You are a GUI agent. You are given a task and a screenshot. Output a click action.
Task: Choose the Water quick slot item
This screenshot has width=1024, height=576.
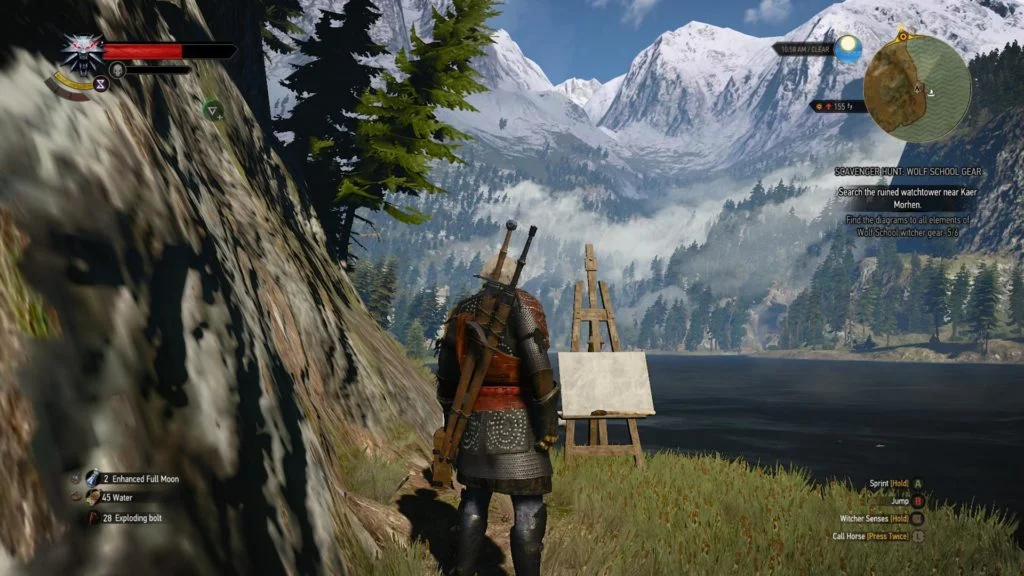93,497
